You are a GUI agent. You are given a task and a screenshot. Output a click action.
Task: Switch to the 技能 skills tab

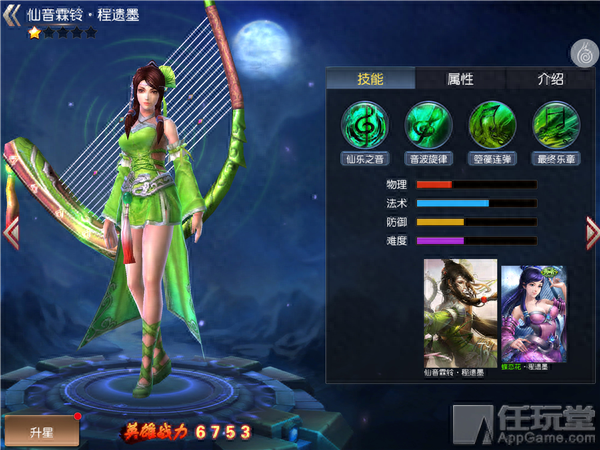[x=370, y=79]
